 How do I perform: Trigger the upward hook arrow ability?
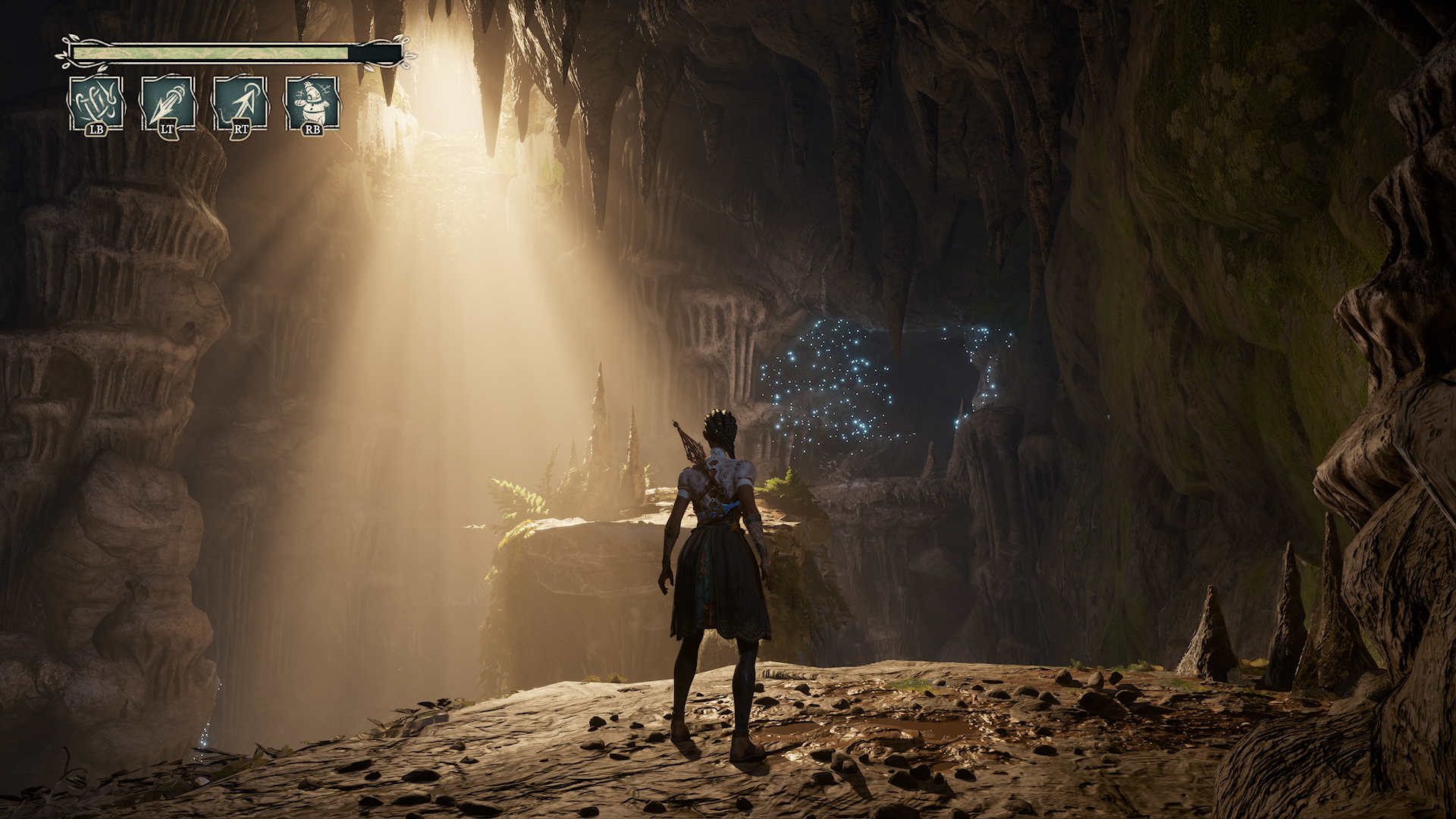point(240,103)
